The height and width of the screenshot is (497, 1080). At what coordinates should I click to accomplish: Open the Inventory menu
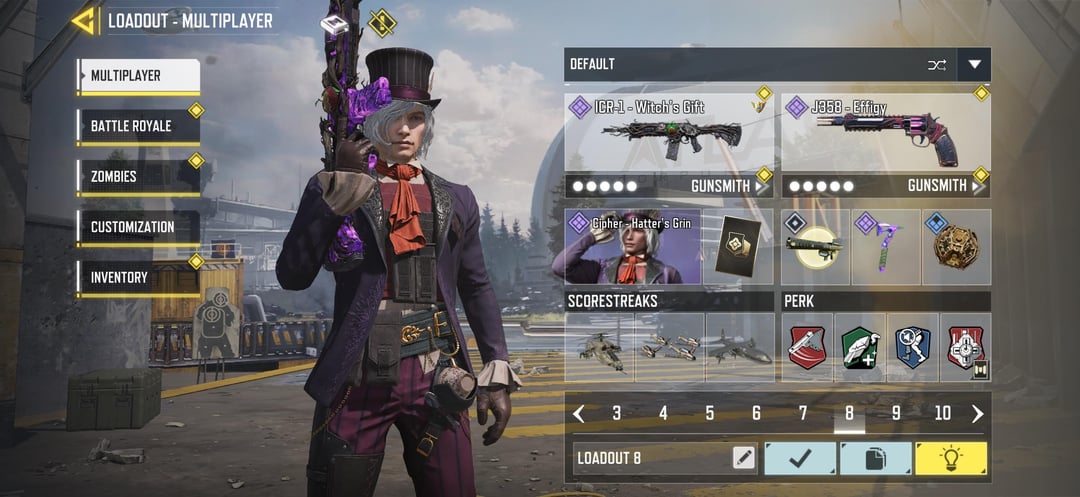139,277
